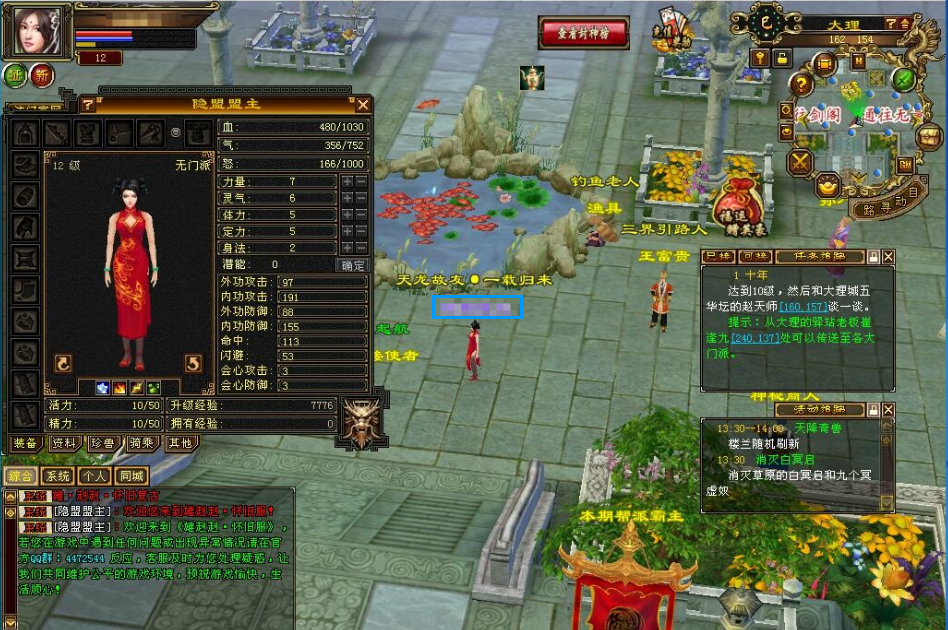This screenshot has height=630, width=948.
Task: Select the 综合 chat channel tab
Action: (20, 476)
